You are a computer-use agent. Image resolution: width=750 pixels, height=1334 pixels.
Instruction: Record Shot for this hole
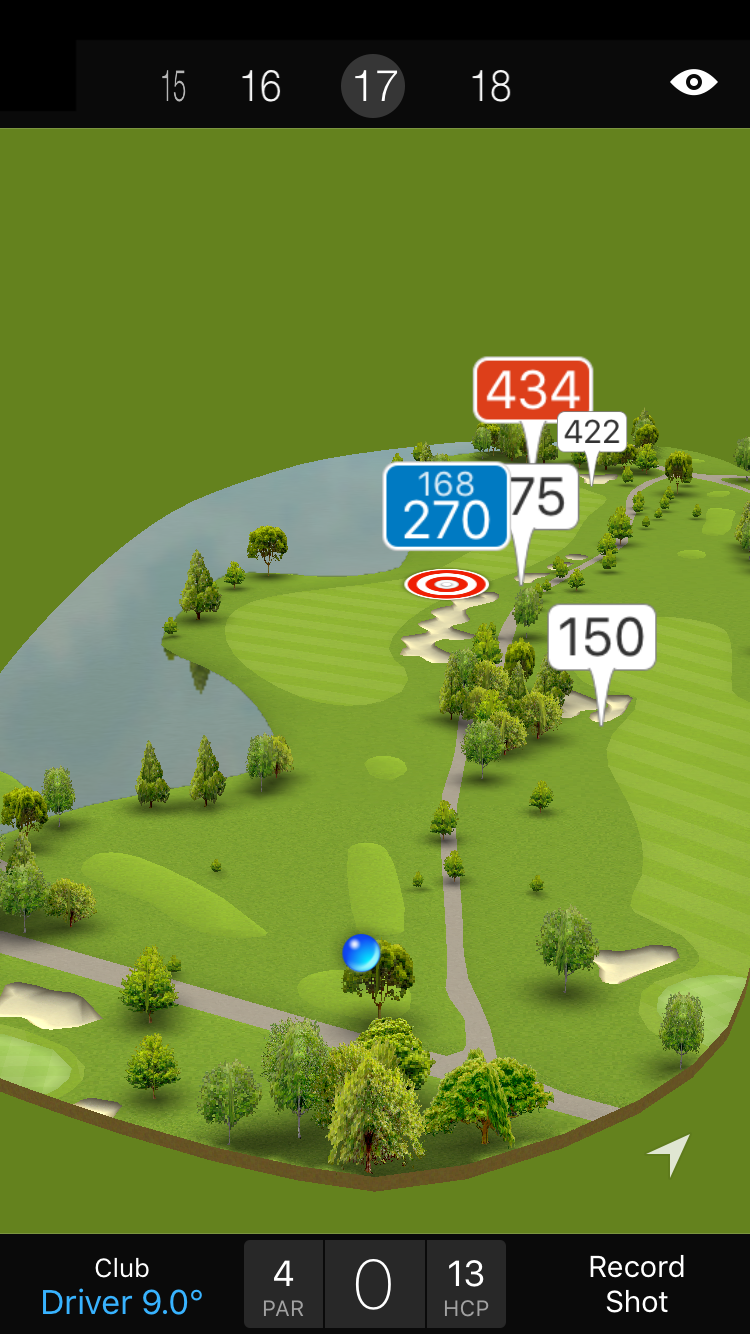(x=636, y=1284)
